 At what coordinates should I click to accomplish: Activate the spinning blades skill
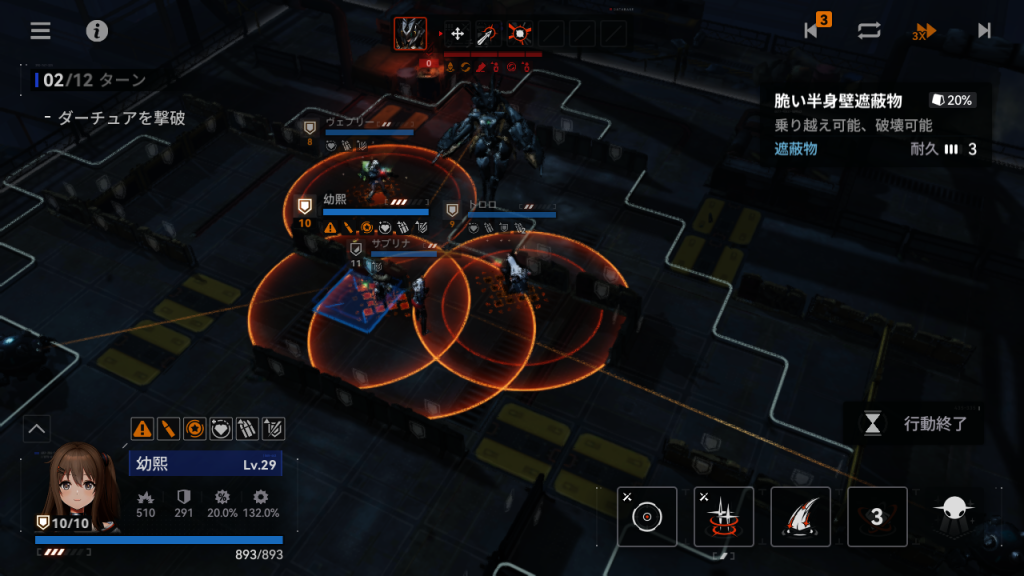(x=724, y=516)
